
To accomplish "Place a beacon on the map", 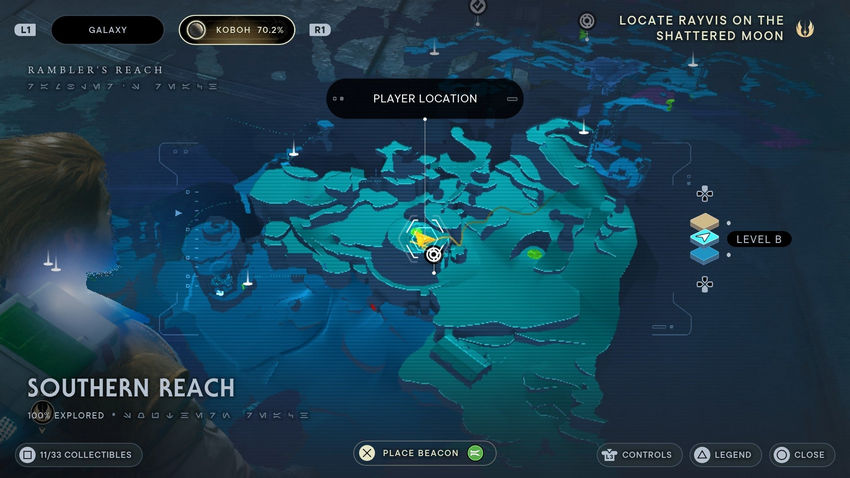I will pos(424,453).
